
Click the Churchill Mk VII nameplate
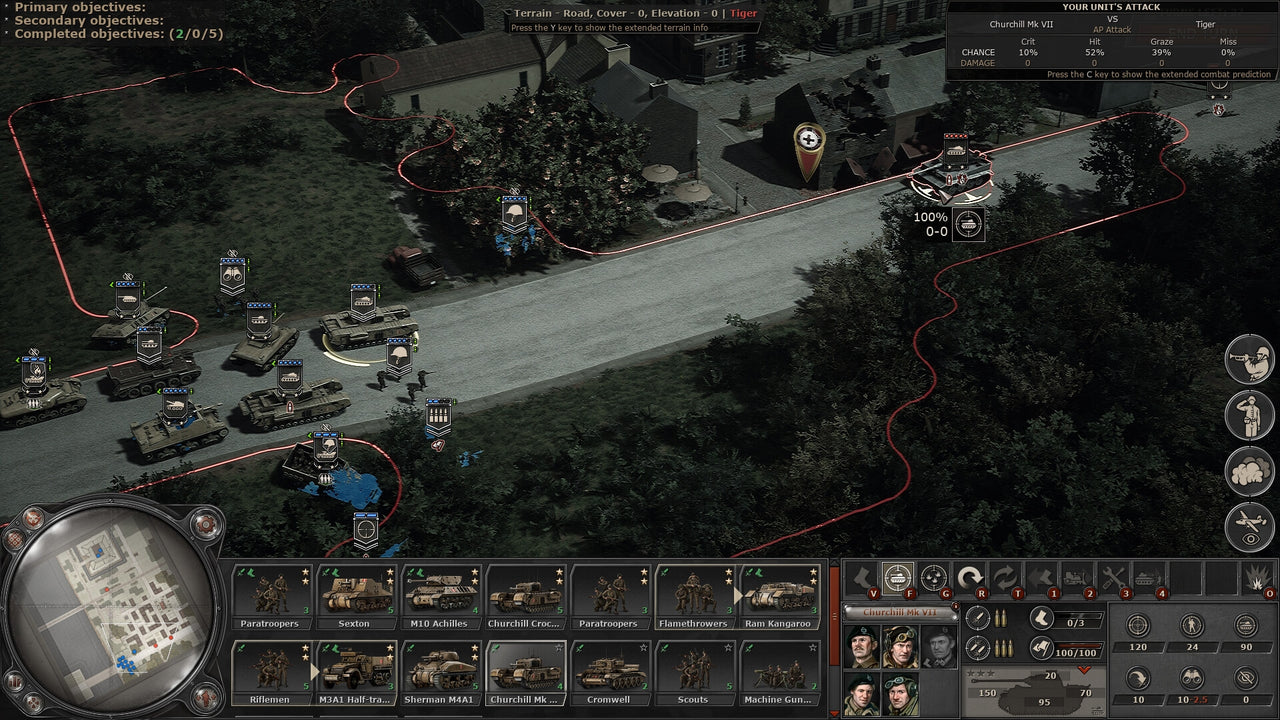coord(900,611)
